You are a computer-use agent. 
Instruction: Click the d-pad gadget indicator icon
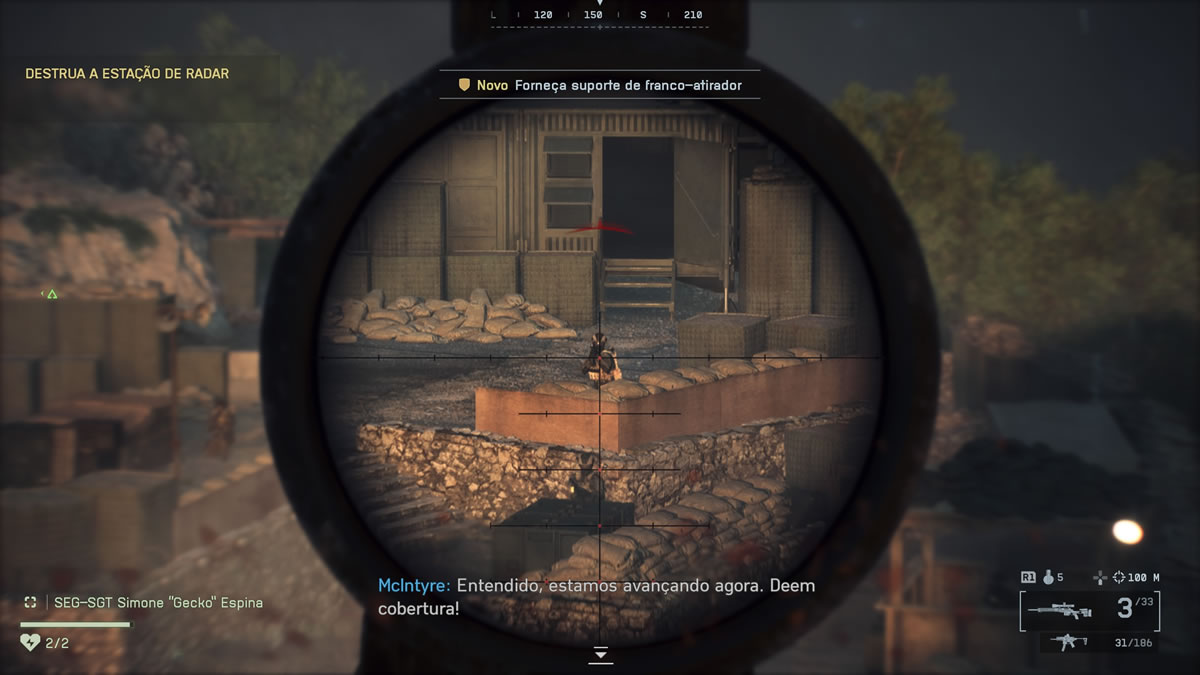point(601,654)
